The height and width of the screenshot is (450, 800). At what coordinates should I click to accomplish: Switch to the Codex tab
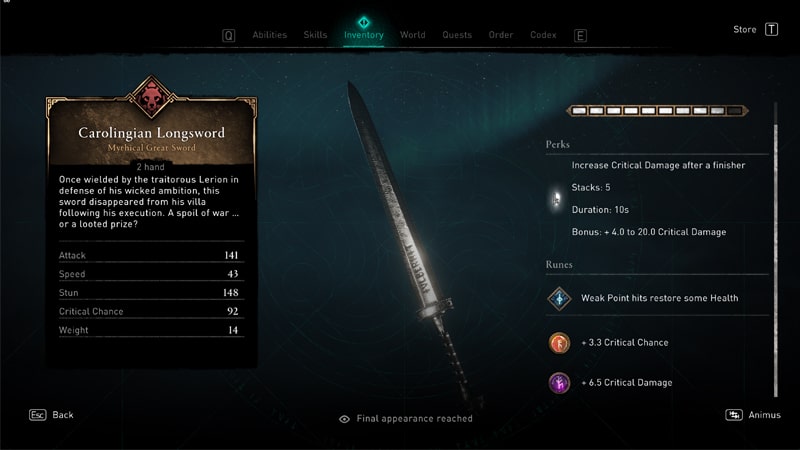543,35
